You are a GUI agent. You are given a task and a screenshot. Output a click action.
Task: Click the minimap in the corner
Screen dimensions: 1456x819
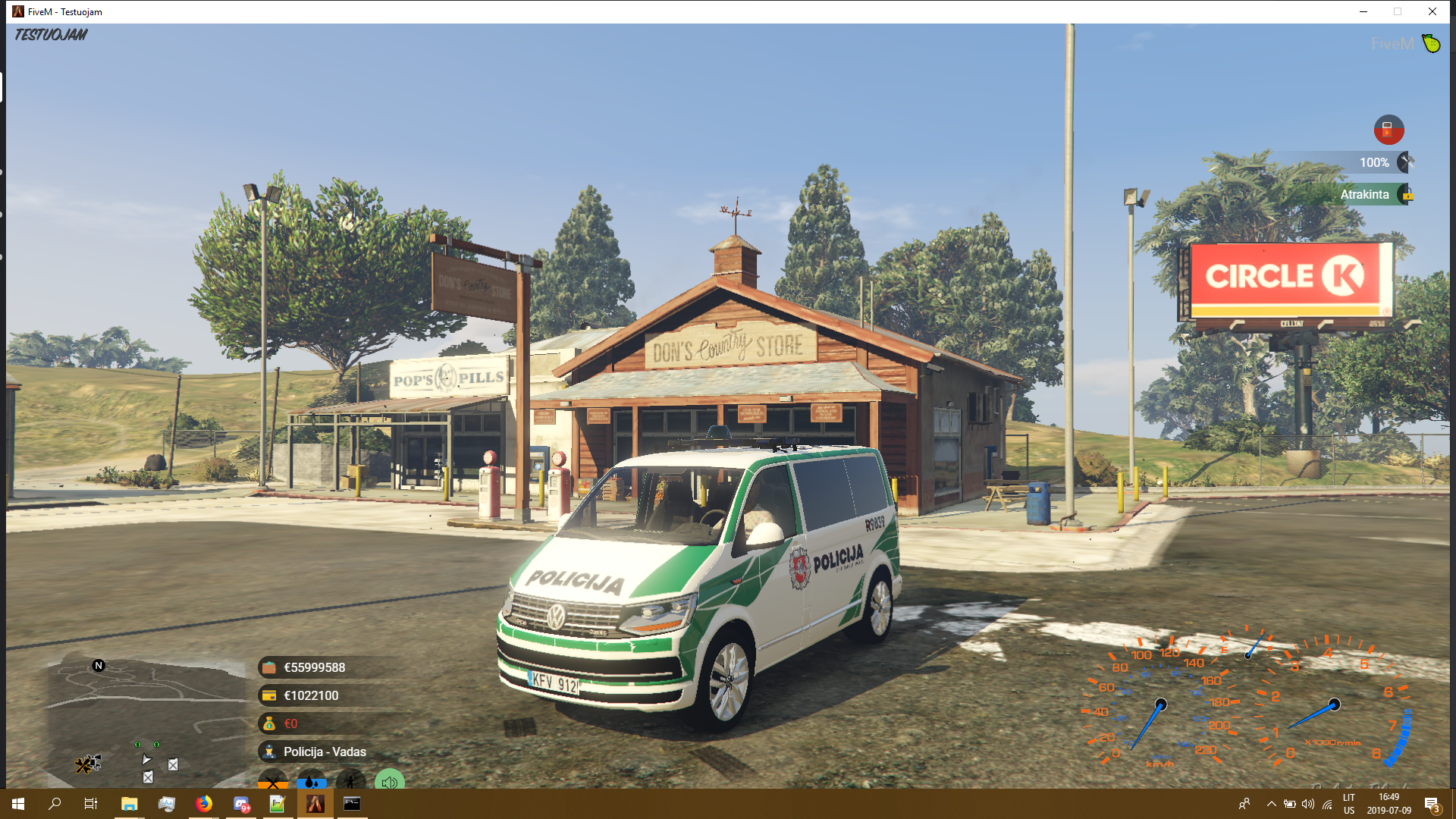click(144, 720)
